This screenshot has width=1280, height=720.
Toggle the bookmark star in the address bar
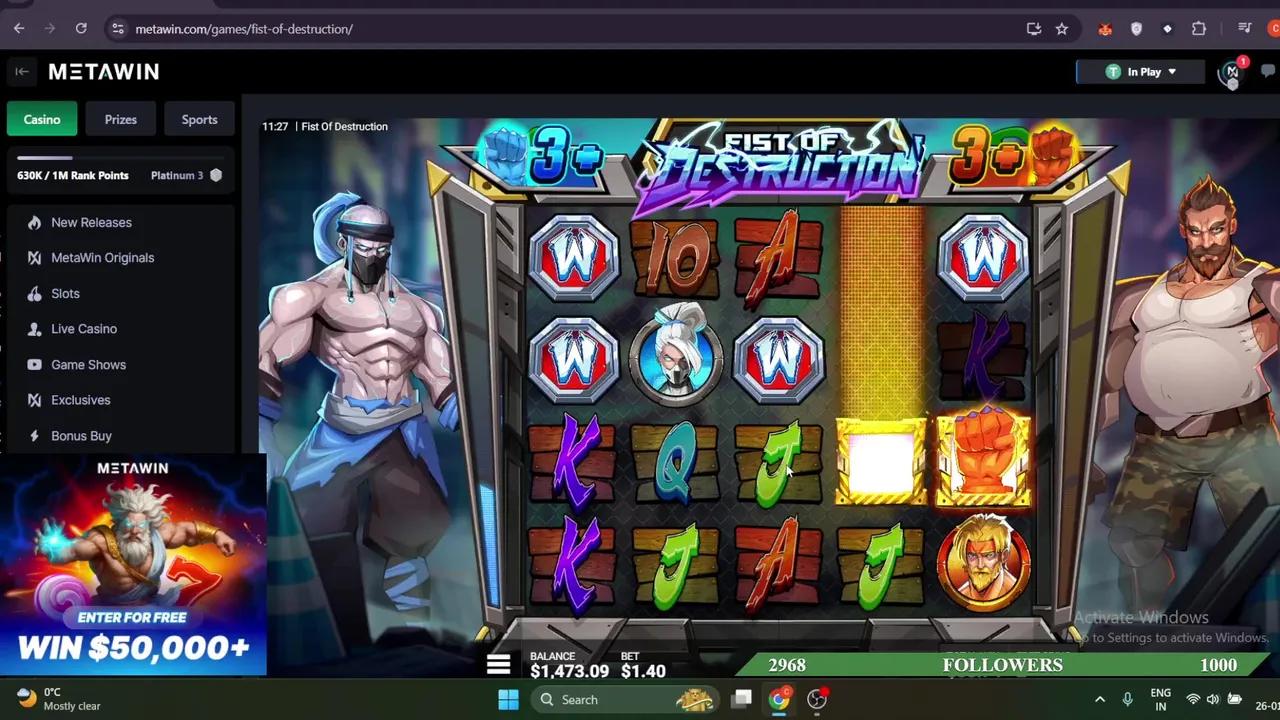click(1061, 29)
